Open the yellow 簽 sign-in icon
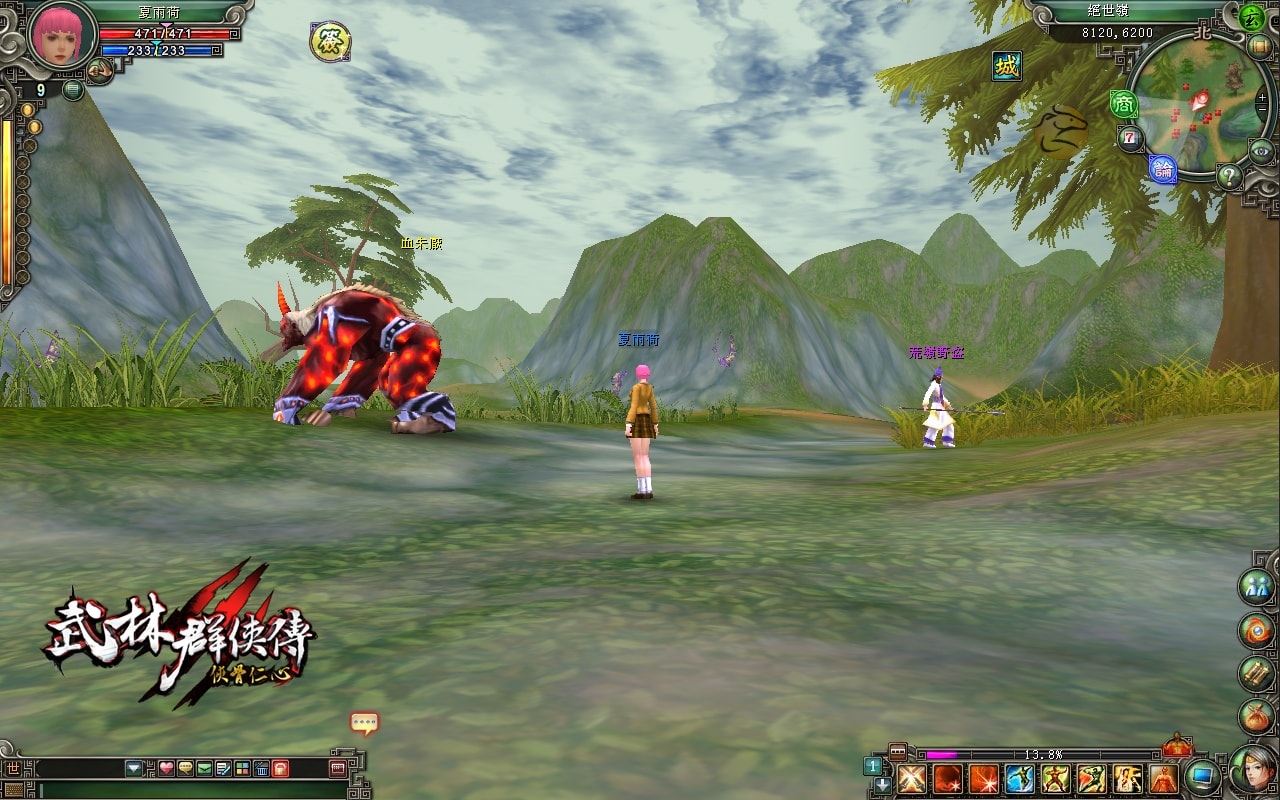The width and height of the screenshot is (1280, 800). point(330,41)
